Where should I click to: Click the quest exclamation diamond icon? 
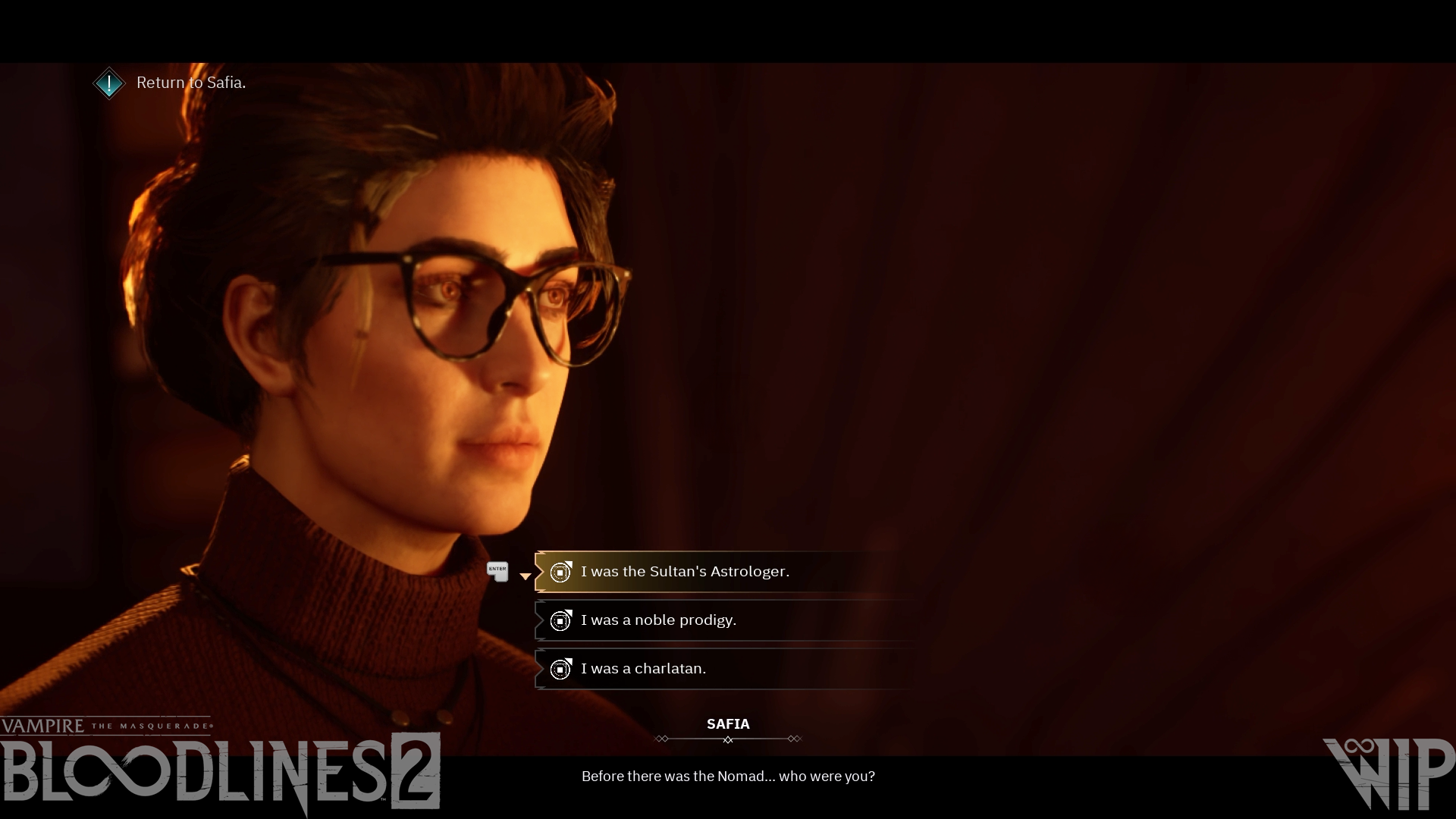[x=109, y=83]
